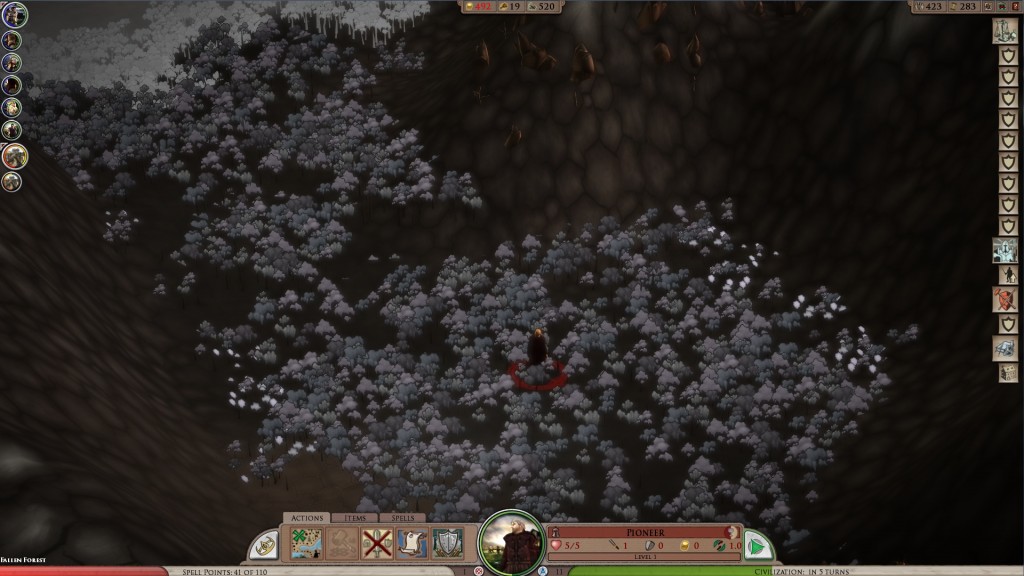Click the Pioneer unit portrait
Screen dimensions: 1024x576
[512, 544]
